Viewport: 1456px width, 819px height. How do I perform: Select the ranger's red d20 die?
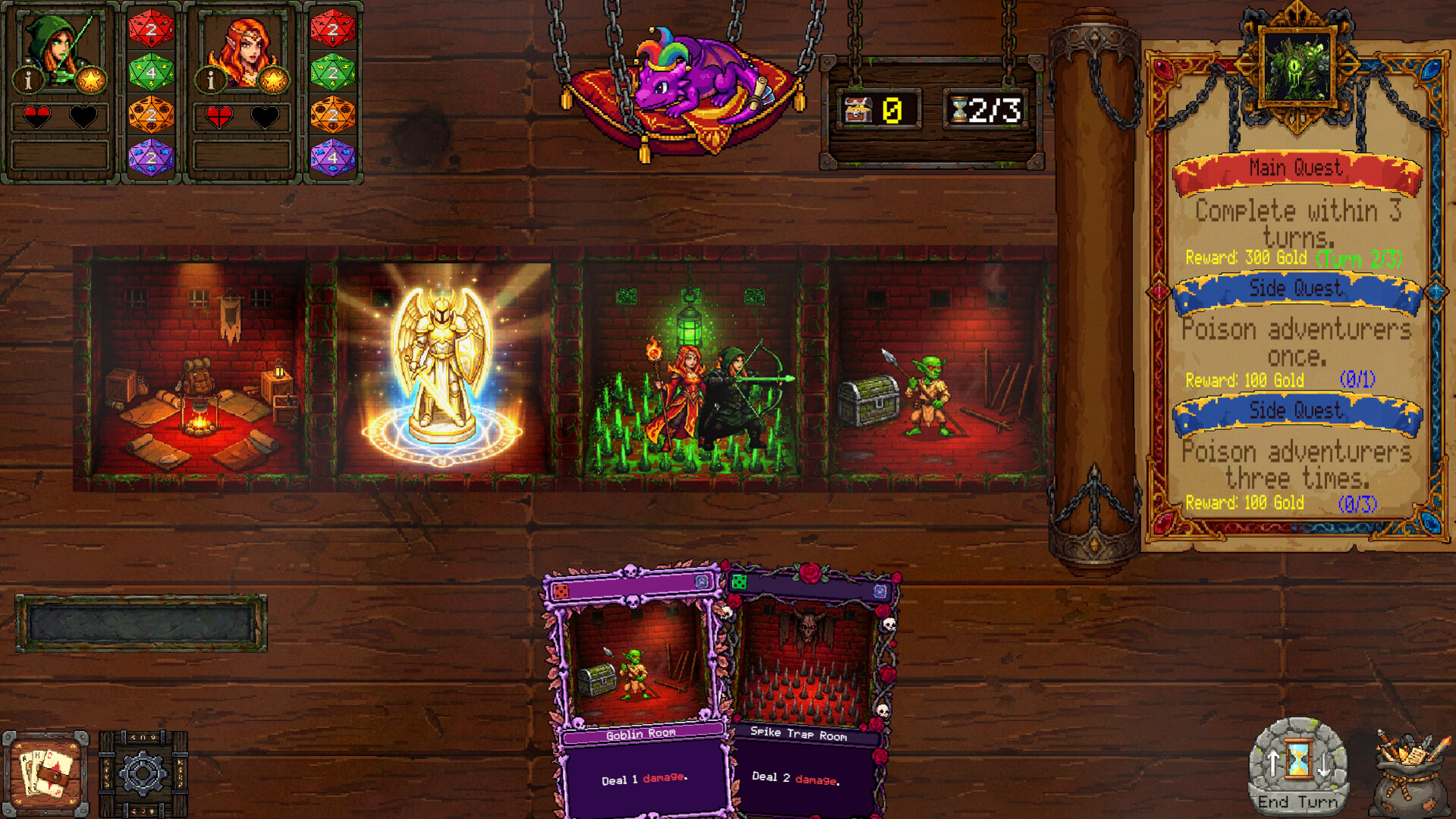click(x=152, y=30)
